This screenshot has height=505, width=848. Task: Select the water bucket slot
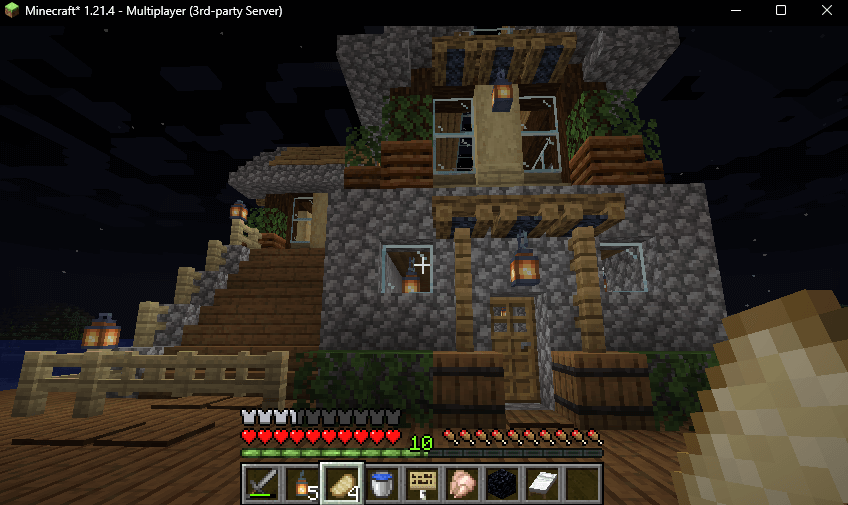tap(381, 484)
